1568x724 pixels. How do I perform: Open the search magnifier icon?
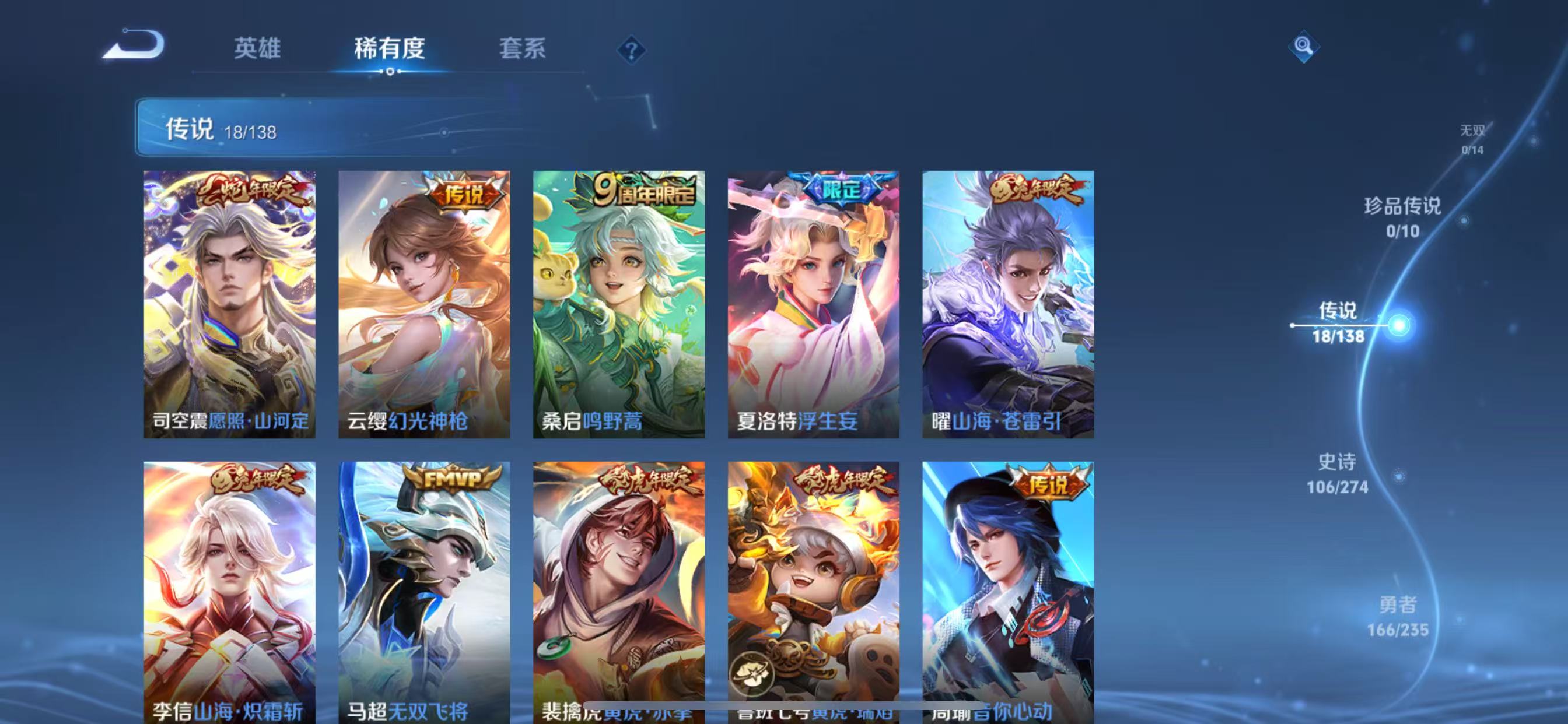pyautogui.click(x=1304, y=47)
